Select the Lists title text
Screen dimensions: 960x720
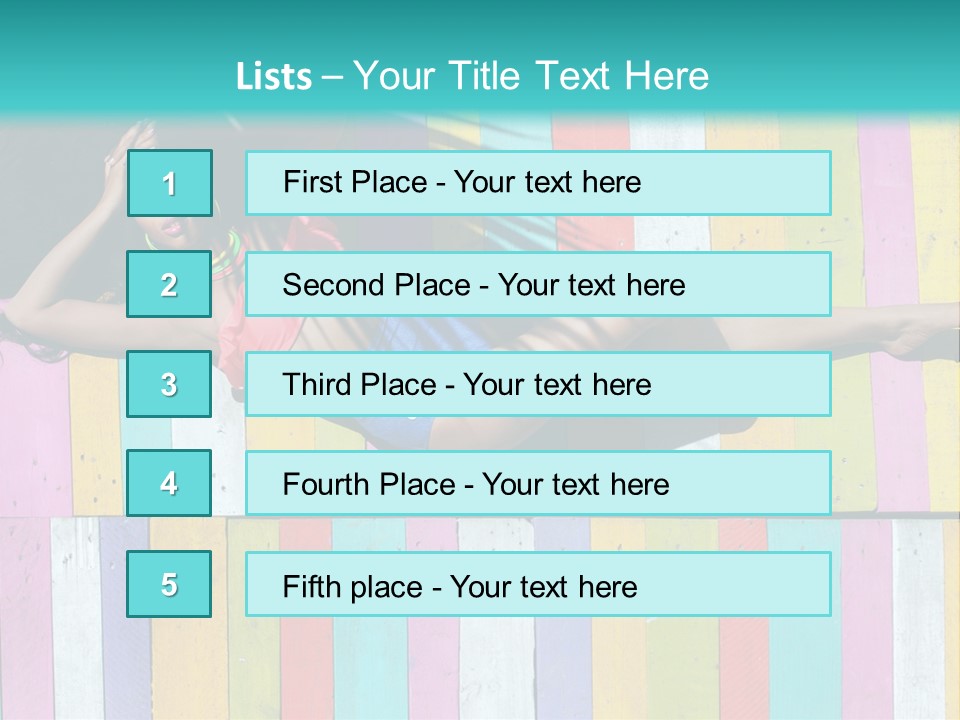(472, 76)
